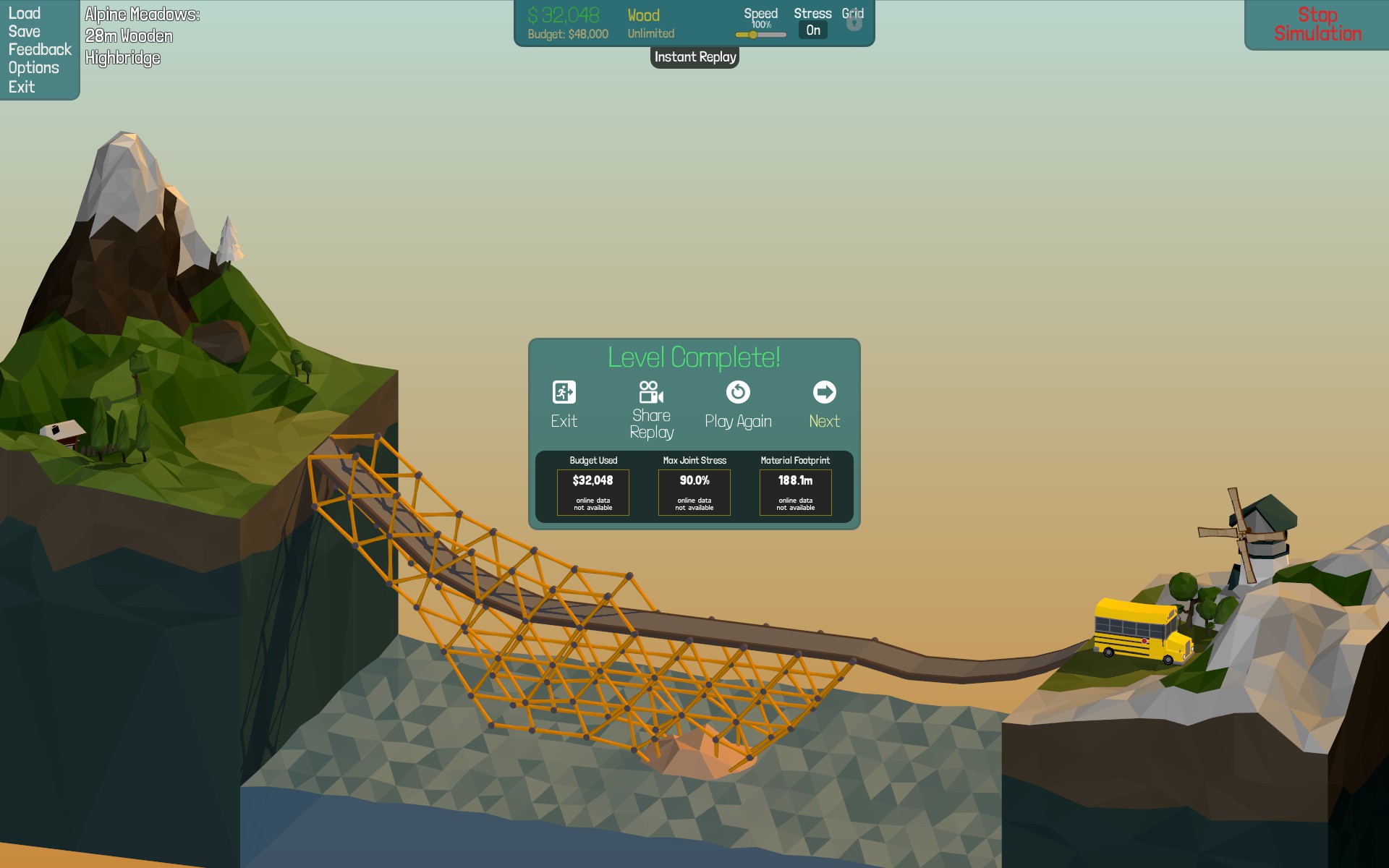
Task: Save the current bridge design
Action: click(24, 31)
